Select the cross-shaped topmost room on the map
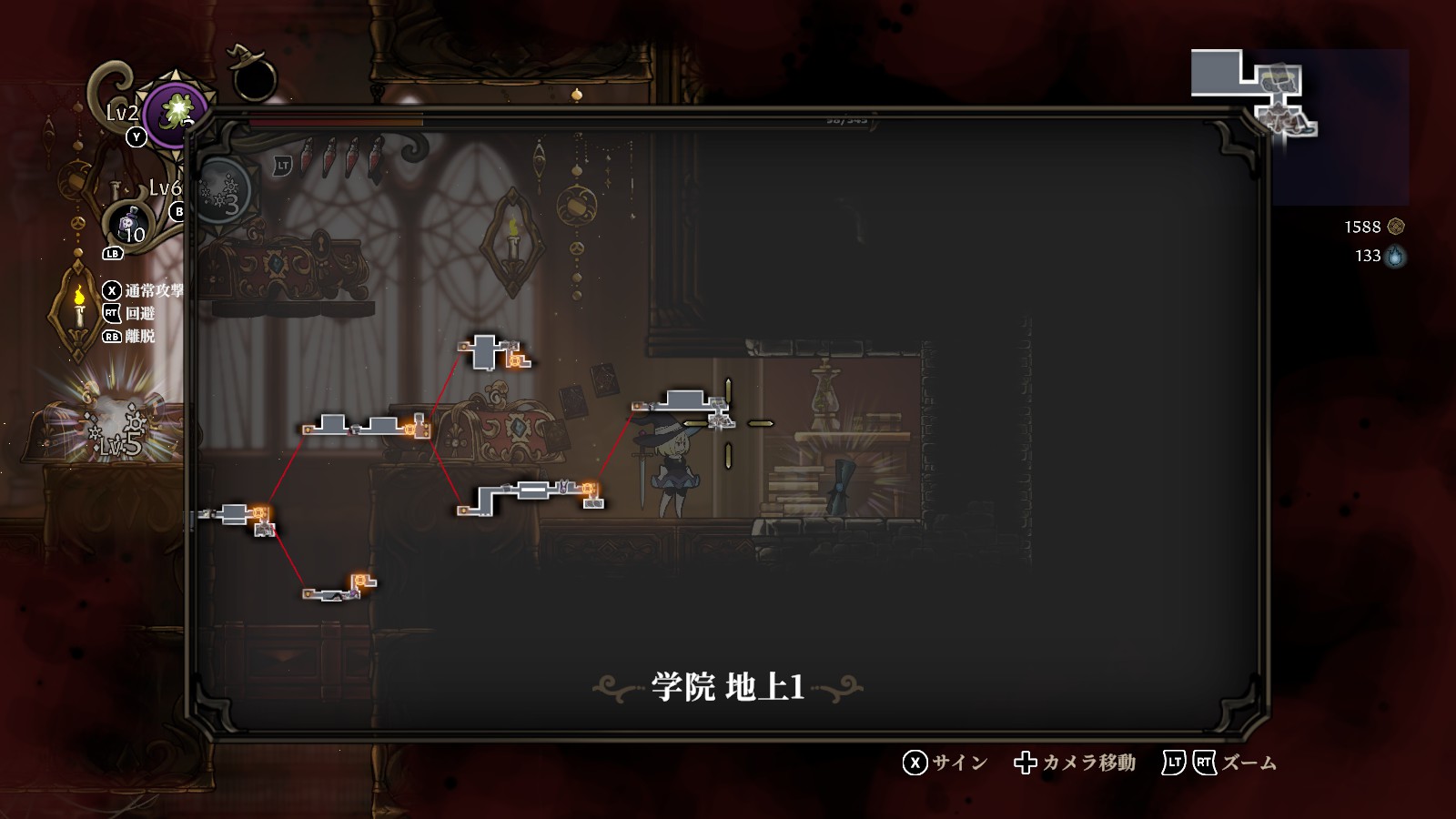 (x=485, y=351)
